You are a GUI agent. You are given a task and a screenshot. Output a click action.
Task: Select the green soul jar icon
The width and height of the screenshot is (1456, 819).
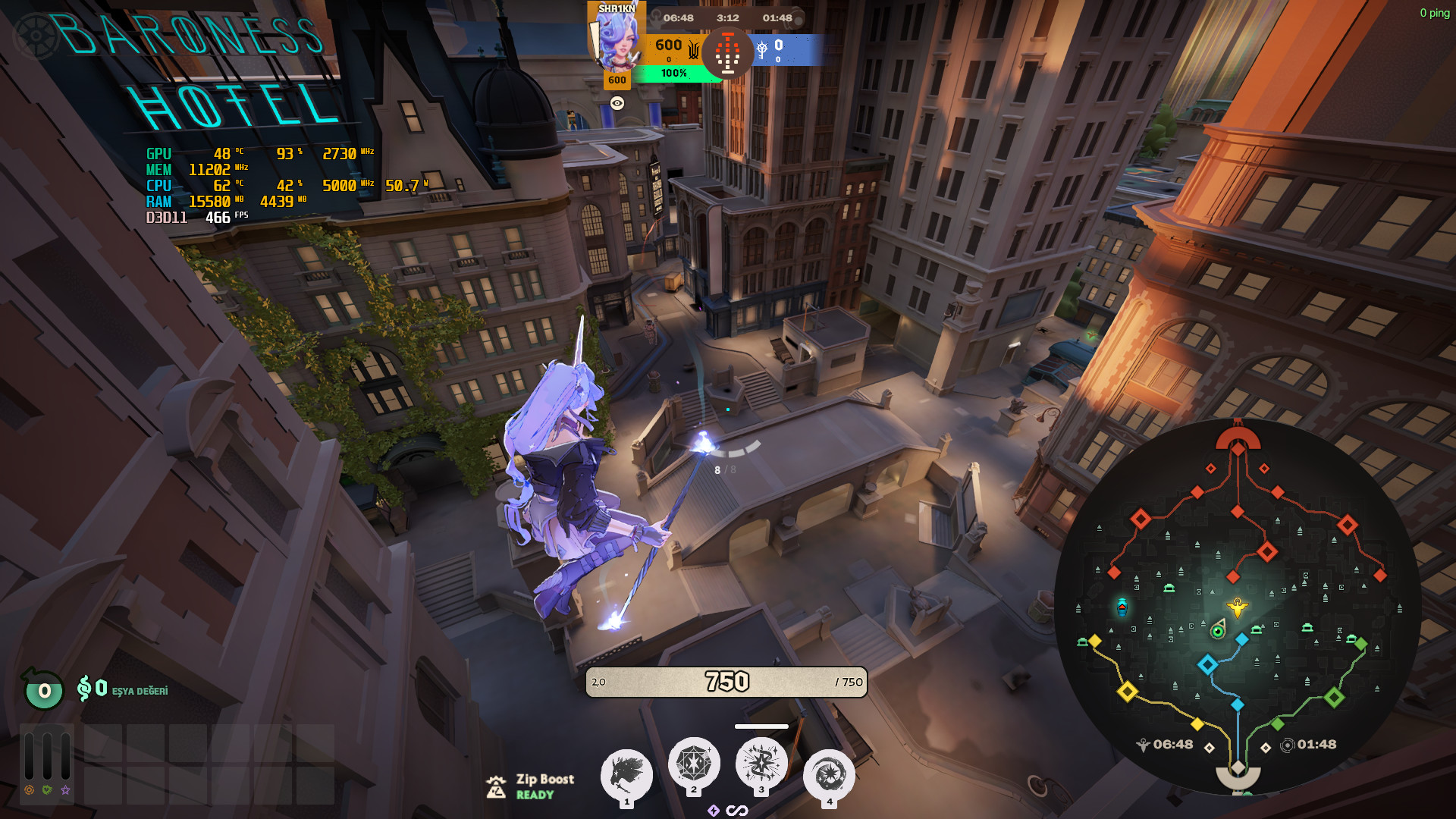click(x=43, y=689)
